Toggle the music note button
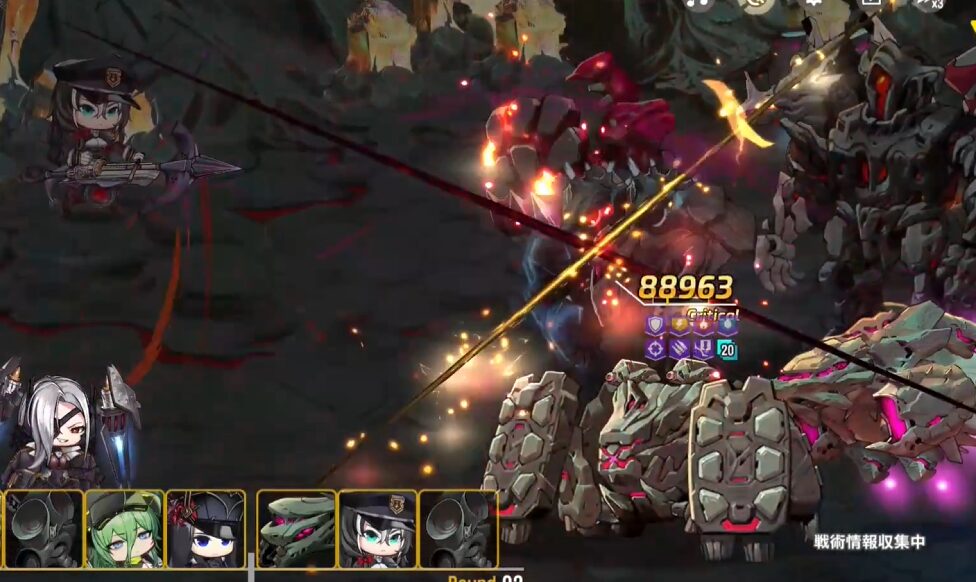This screenshot has height=582, width=976. click(699, 3)
